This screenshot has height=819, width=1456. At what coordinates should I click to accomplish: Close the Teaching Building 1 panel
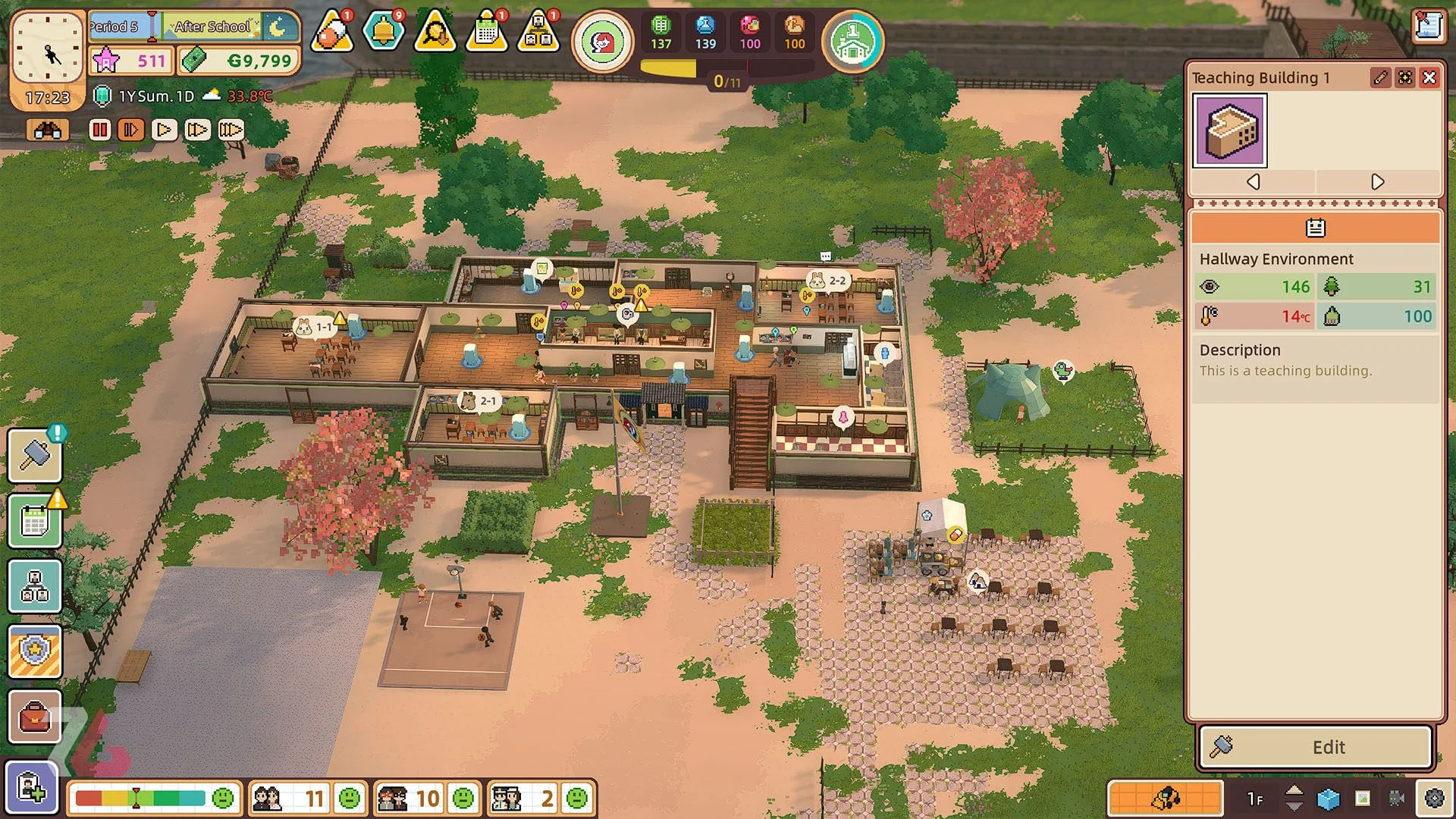[x=1429, y=77]
